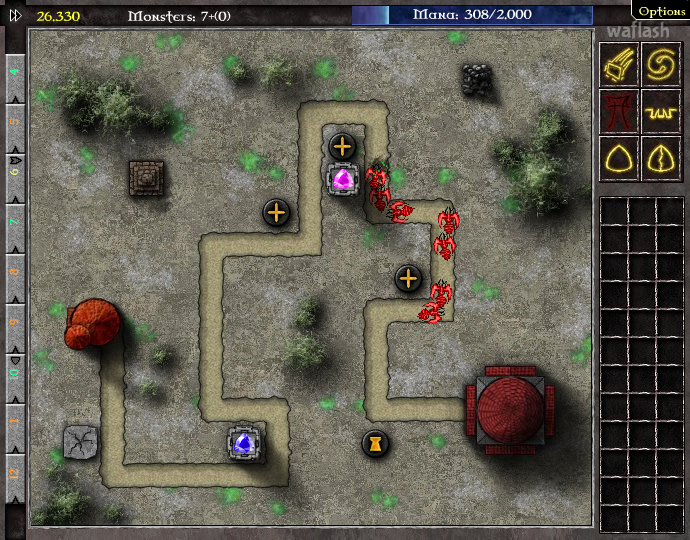The height and width of the screenshot is (540, 690).
Task: Call wave 4 stone early
Action: [15, 73]
